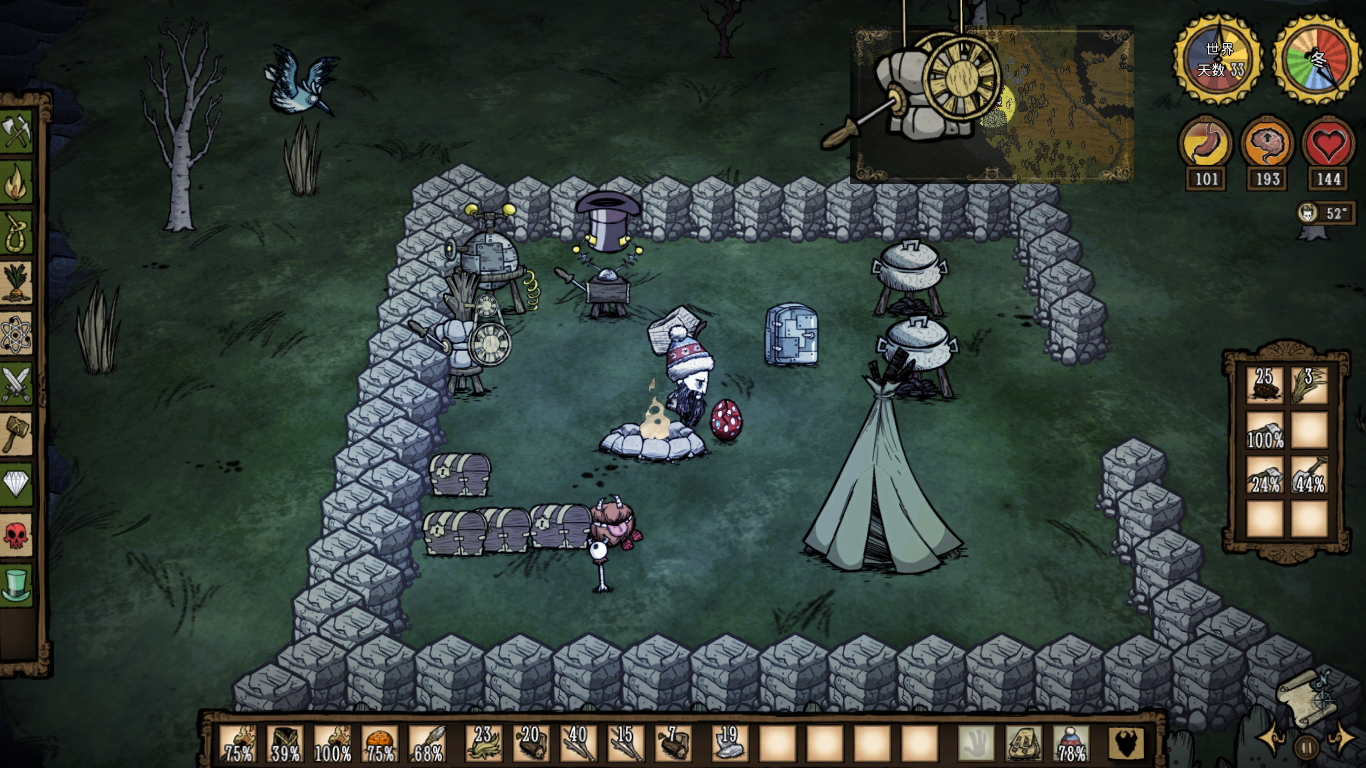Viewport: 1366px width, 768px height.
Task: Pause the game with the pause button
Action: [1306, 745]
